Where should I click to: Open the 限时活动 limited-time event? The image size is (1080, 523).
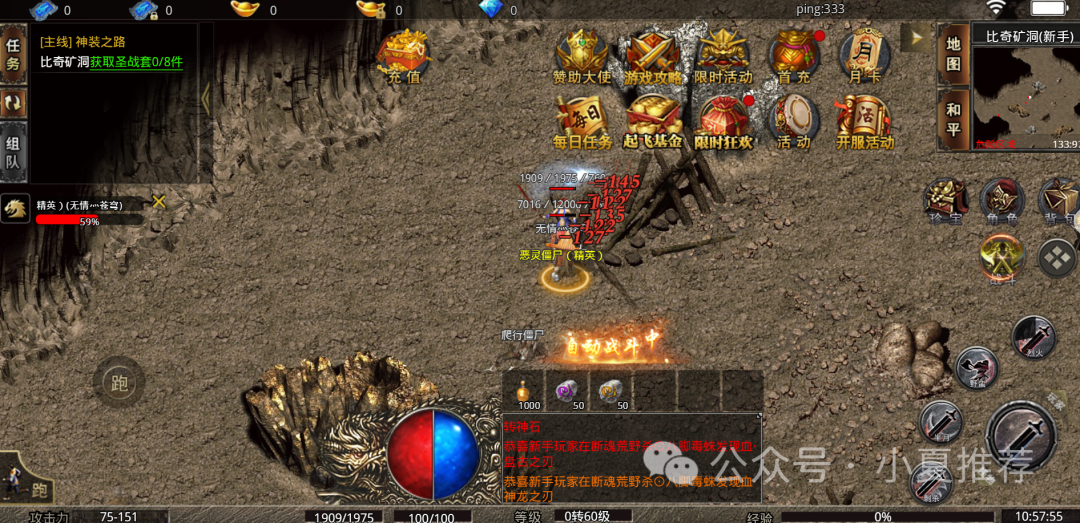tap(723, 56)
